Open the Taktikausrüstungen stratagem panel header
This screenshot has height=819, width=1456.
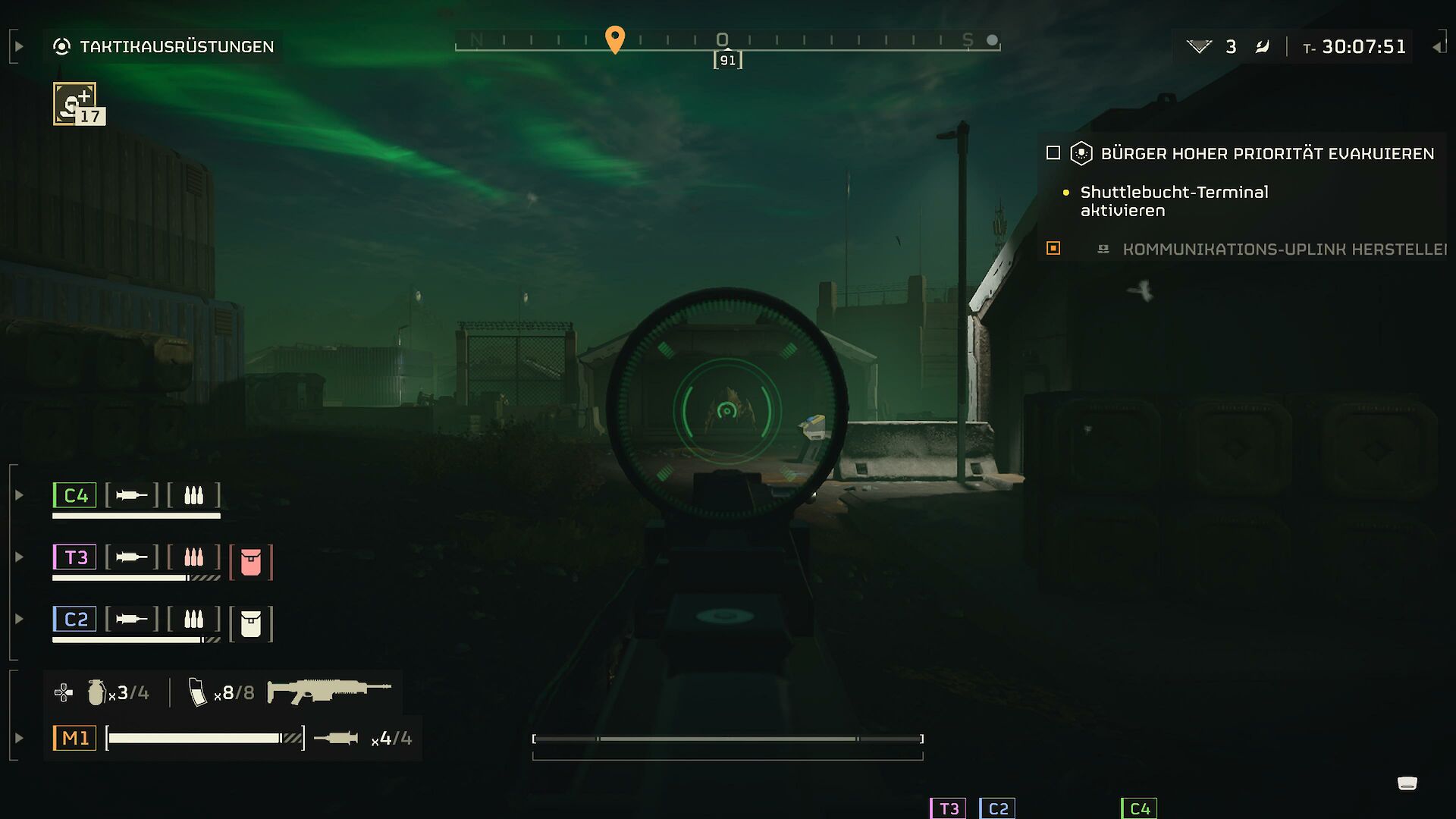coord(164,46)
